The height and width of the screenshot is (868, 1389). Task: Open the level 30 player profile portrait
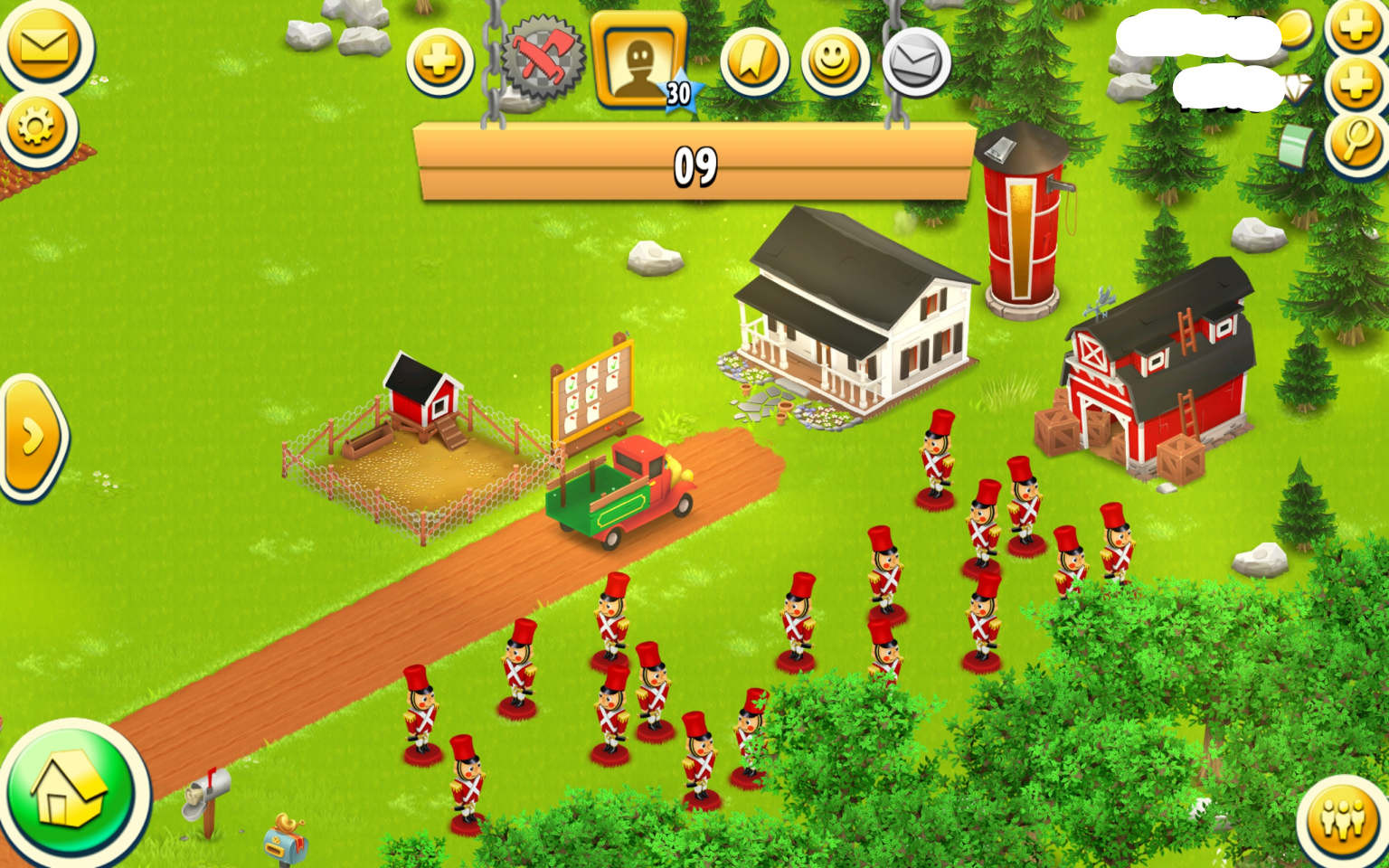[639, 60]
